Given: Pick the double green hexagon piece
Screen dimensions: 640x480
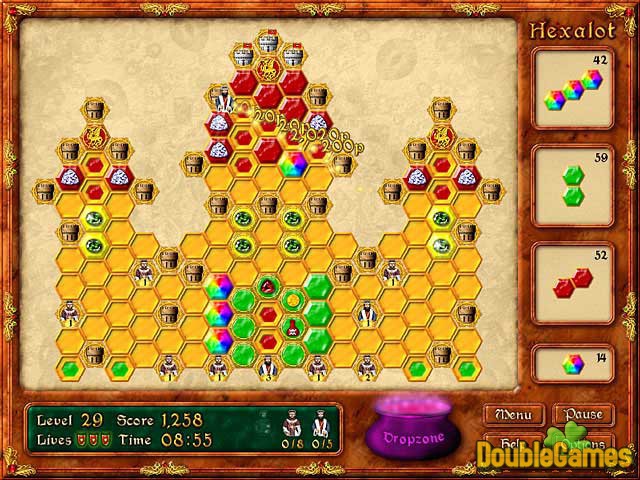Looking at the screenshot, I should click(572, 184).
